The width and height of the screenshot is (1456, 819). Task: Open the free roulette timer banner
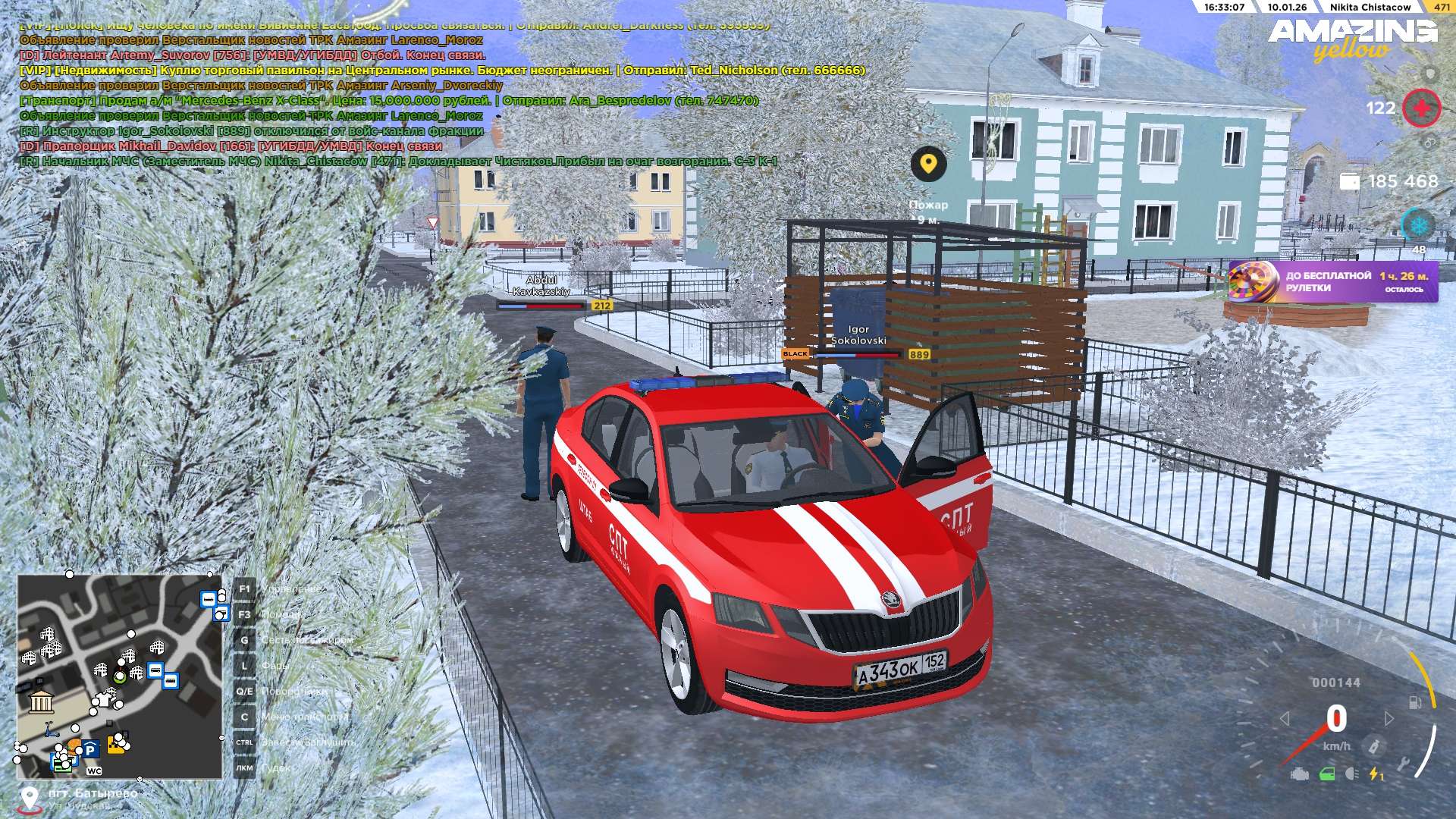click(x=1332, y=281)
